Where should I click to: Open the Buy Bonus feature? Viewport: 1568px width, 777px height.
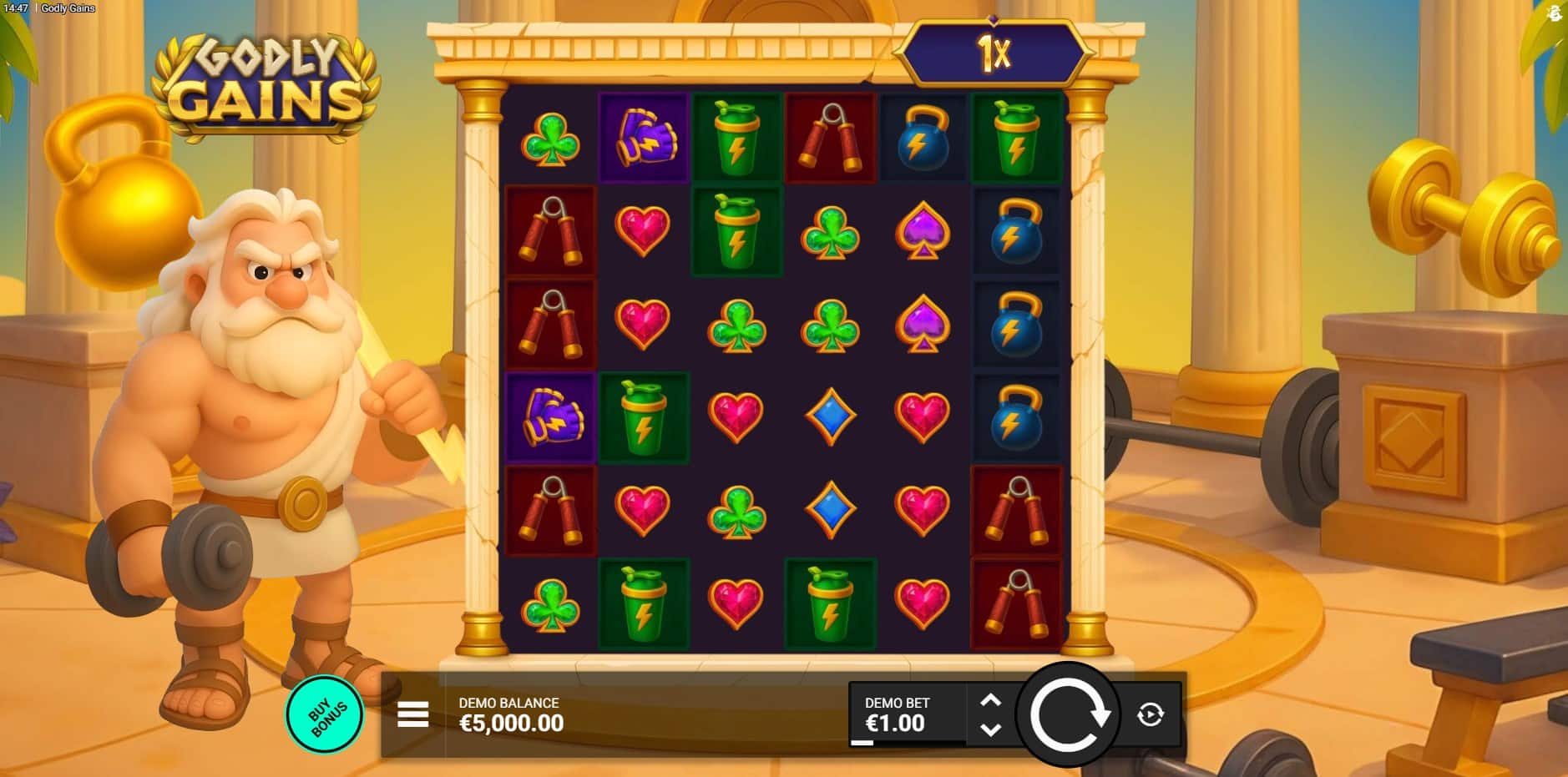pos(325,715)
